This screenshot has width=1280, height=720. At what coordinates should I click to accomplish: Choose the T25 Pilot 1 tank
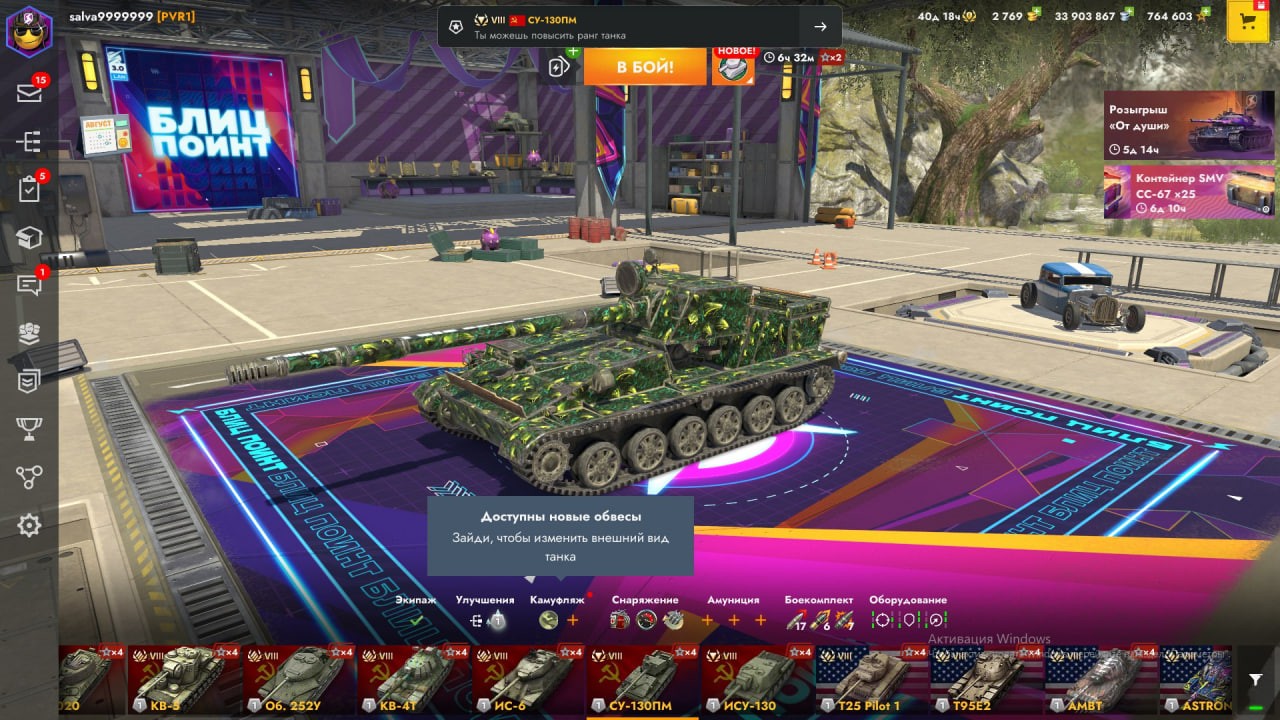click(x=871, y=679)
